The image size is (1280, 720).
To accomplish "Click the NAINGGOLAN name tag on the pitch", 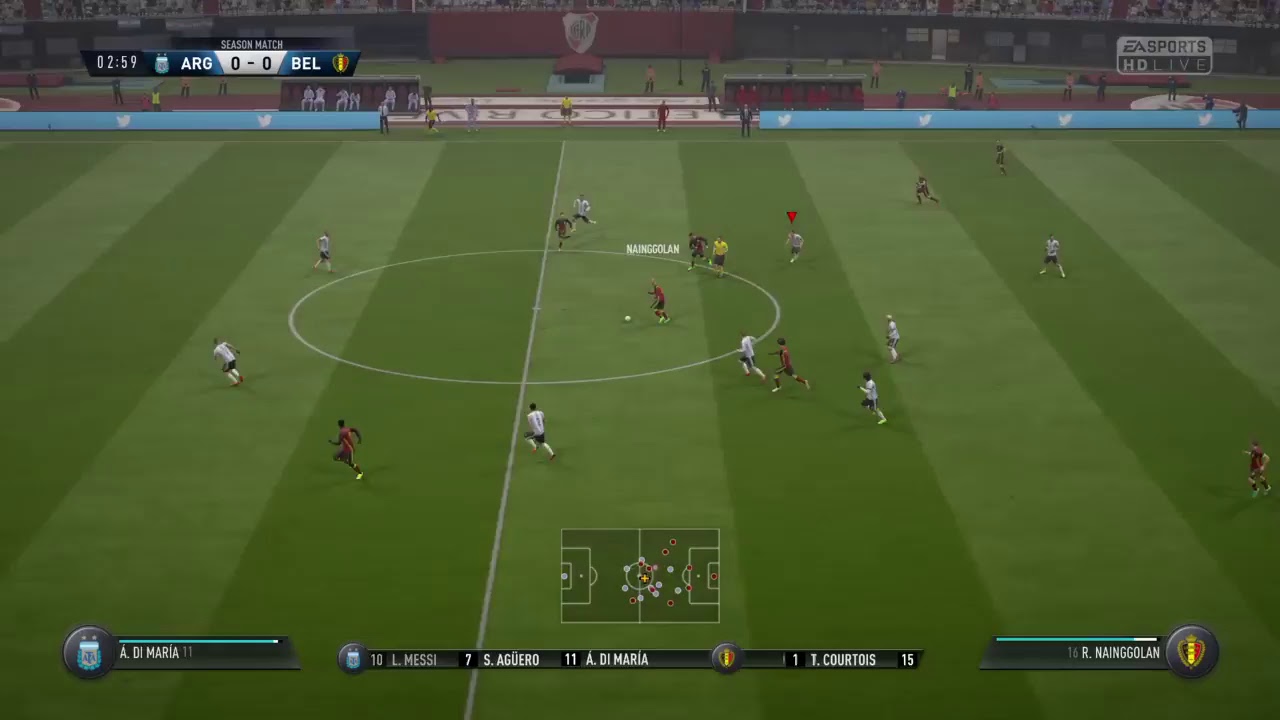I will point(652,248).
